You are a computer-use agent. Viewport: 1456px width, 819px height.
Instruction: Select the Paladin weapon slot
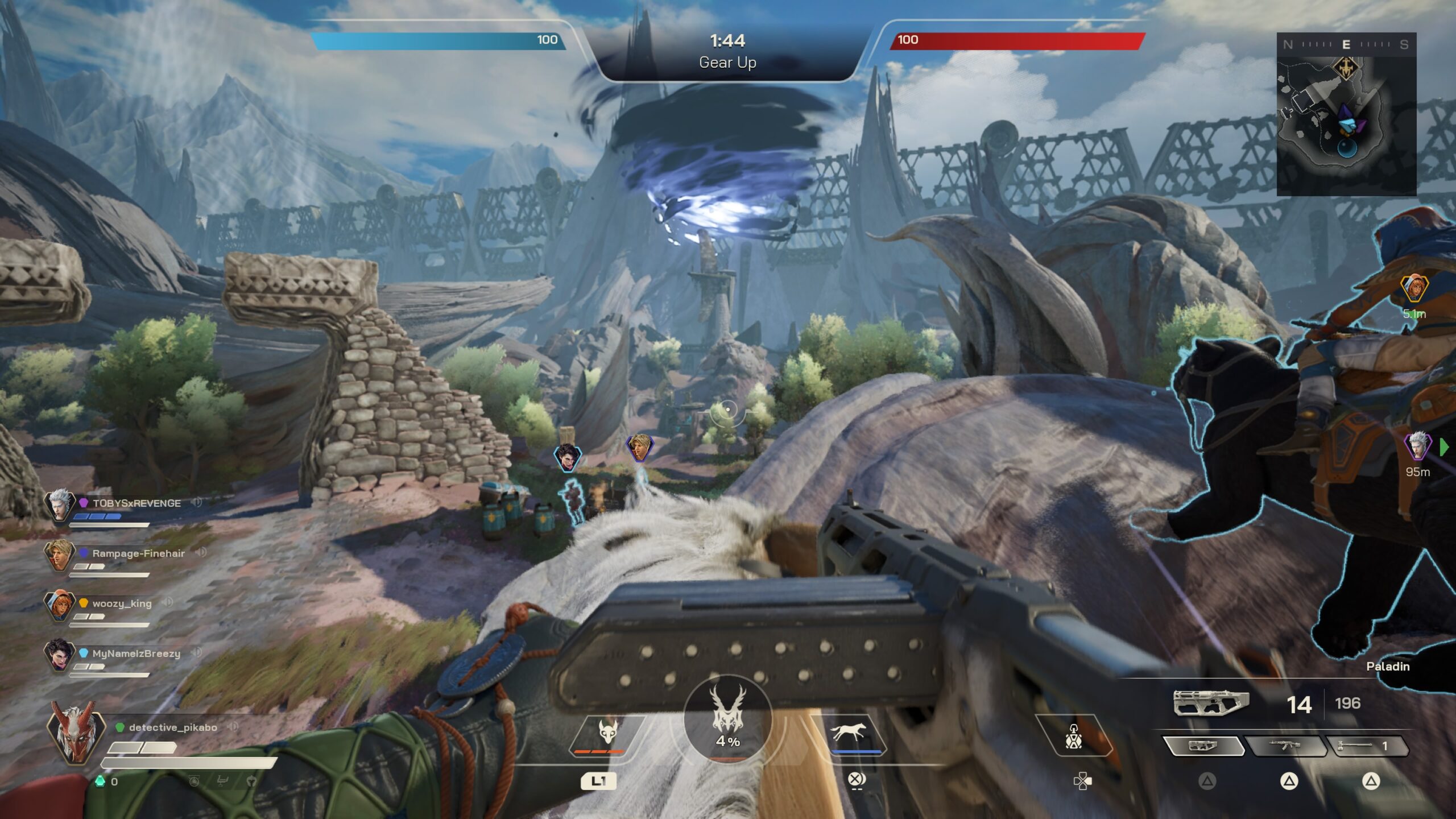[x=1202, y=746]
